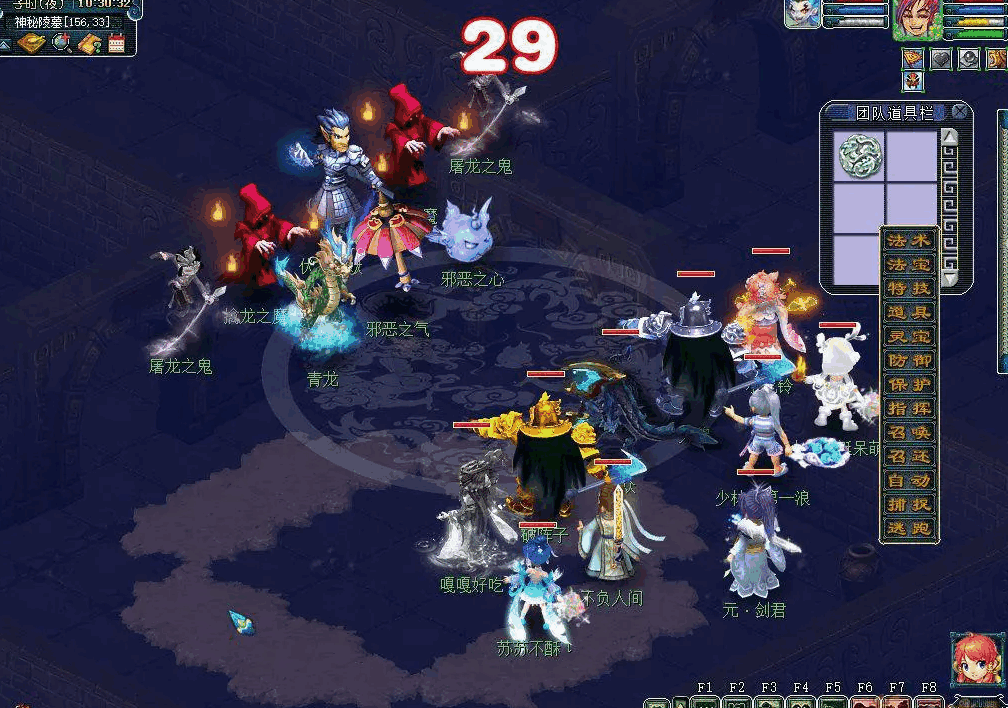
Task: Open the calendar icon under the map name
Action: [116, 43]
